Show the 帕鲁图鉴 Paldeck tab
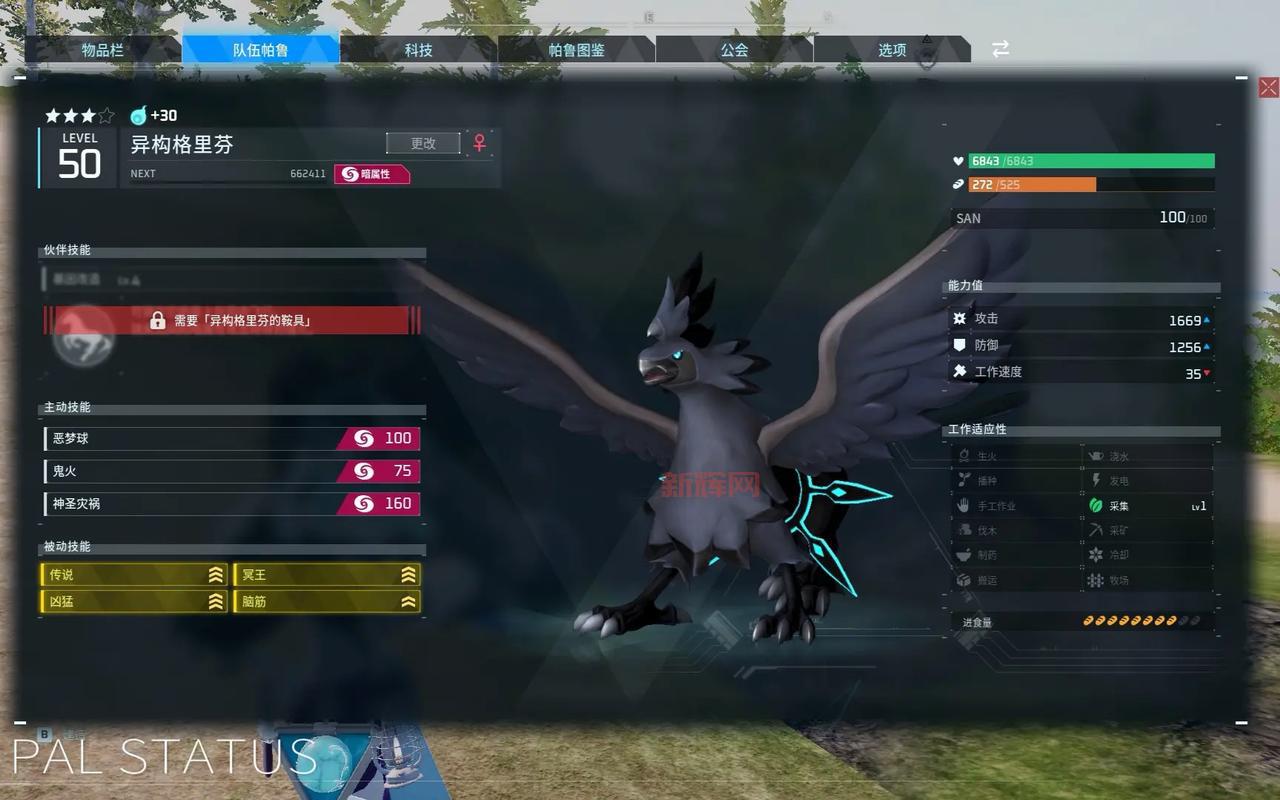This screenshot has height=800, width=1280. tap(576, 50)
